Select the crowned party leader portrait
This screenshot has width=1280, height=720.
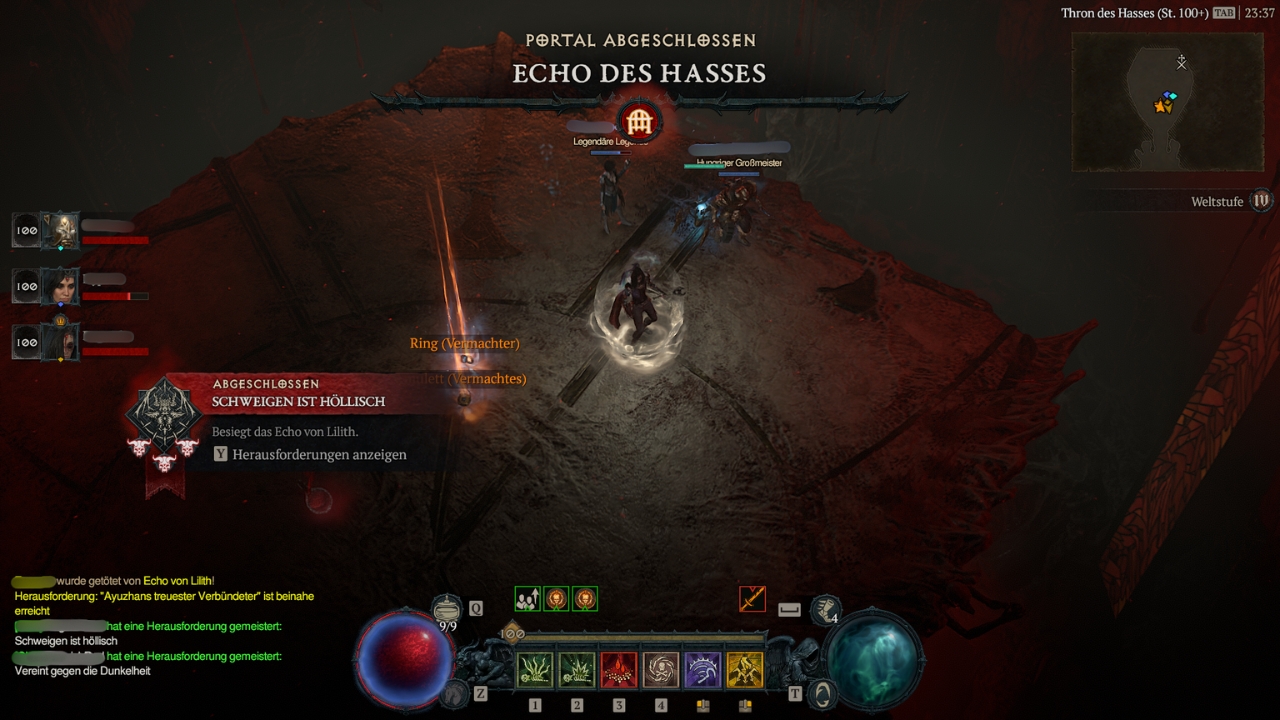[x=64, y=343]
